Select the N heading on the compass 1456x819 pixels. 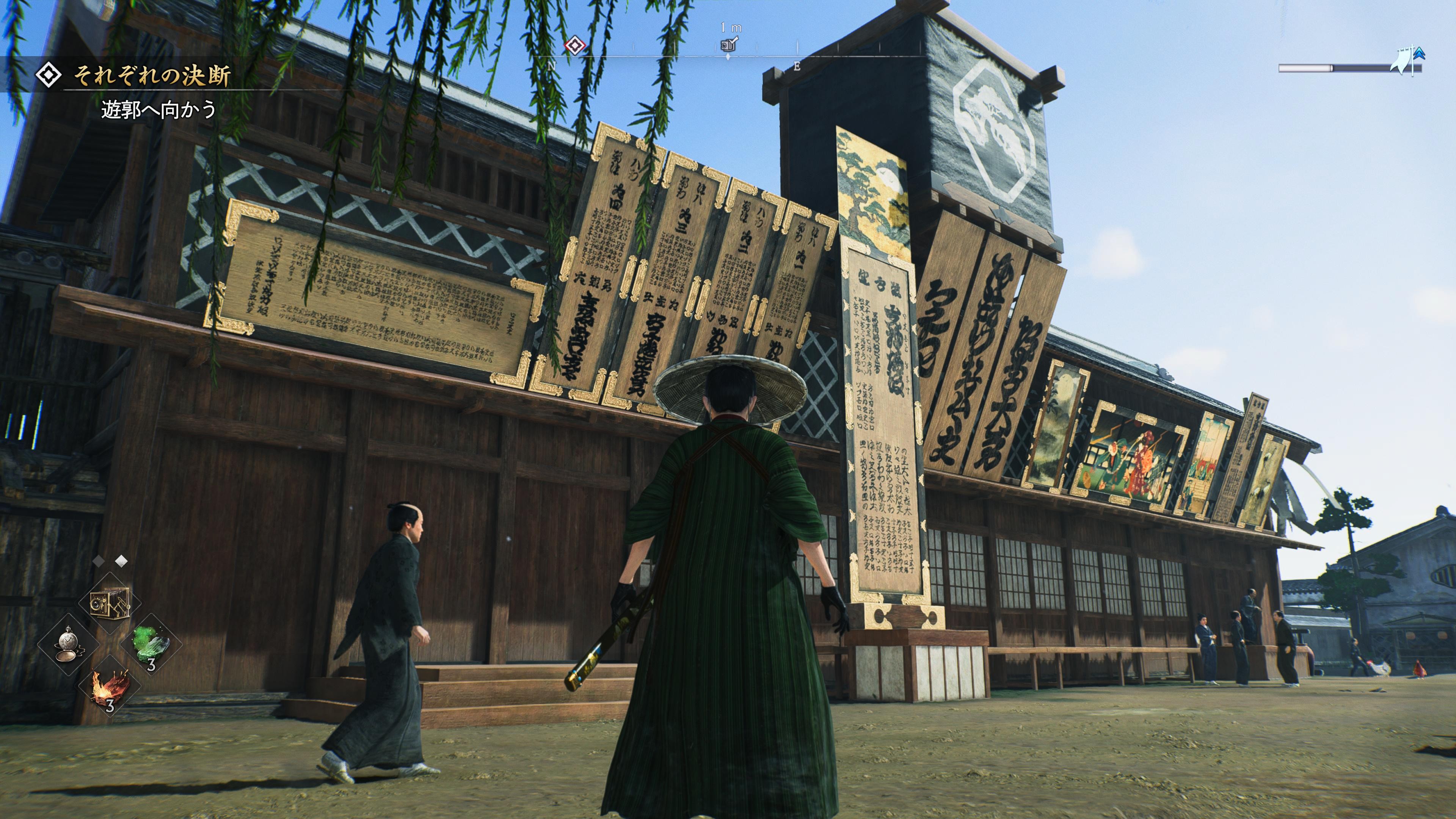pos(552,66)
